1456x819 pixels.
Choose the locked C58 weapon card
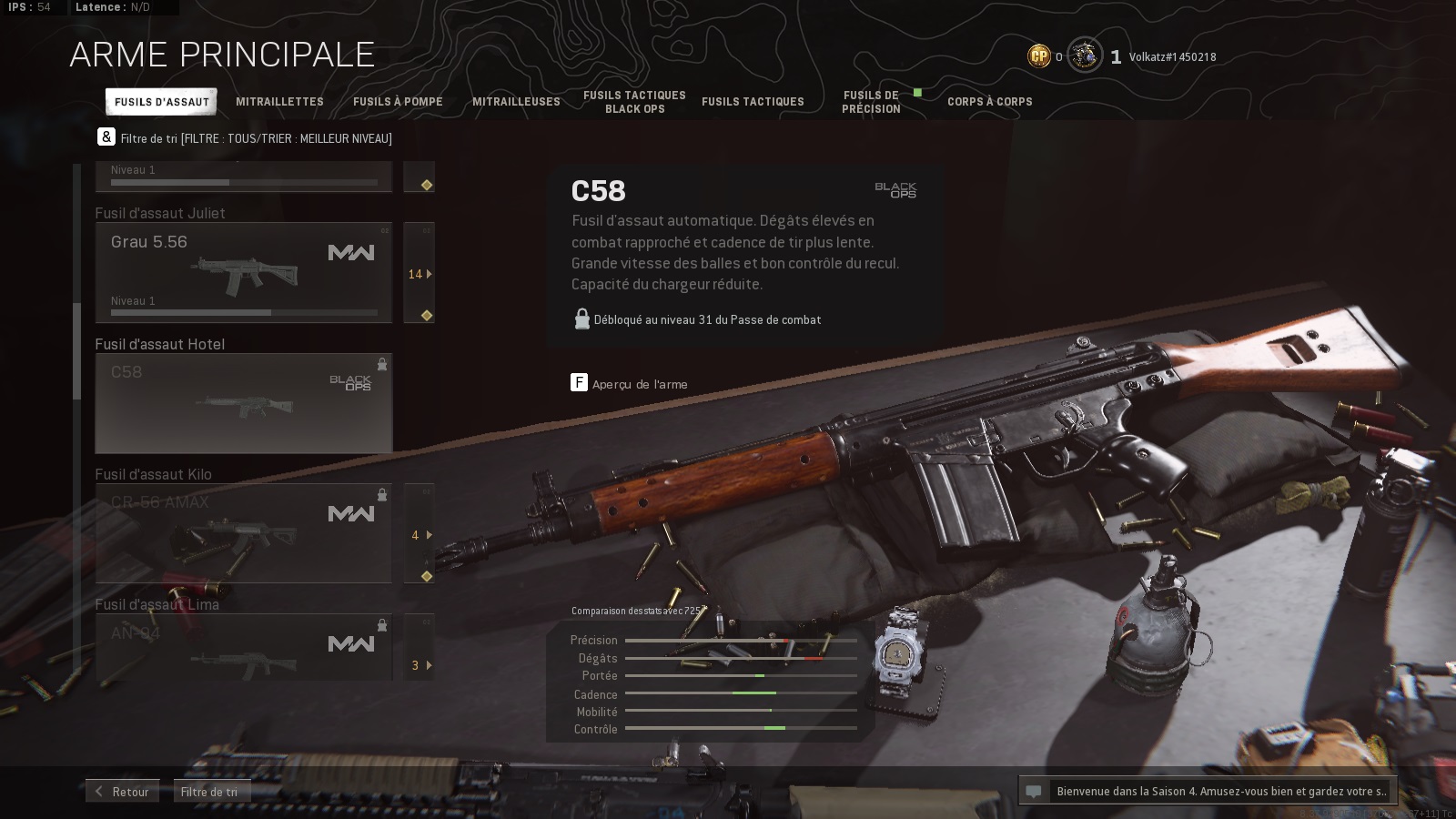pyautogui.click(x=244, y=403)
